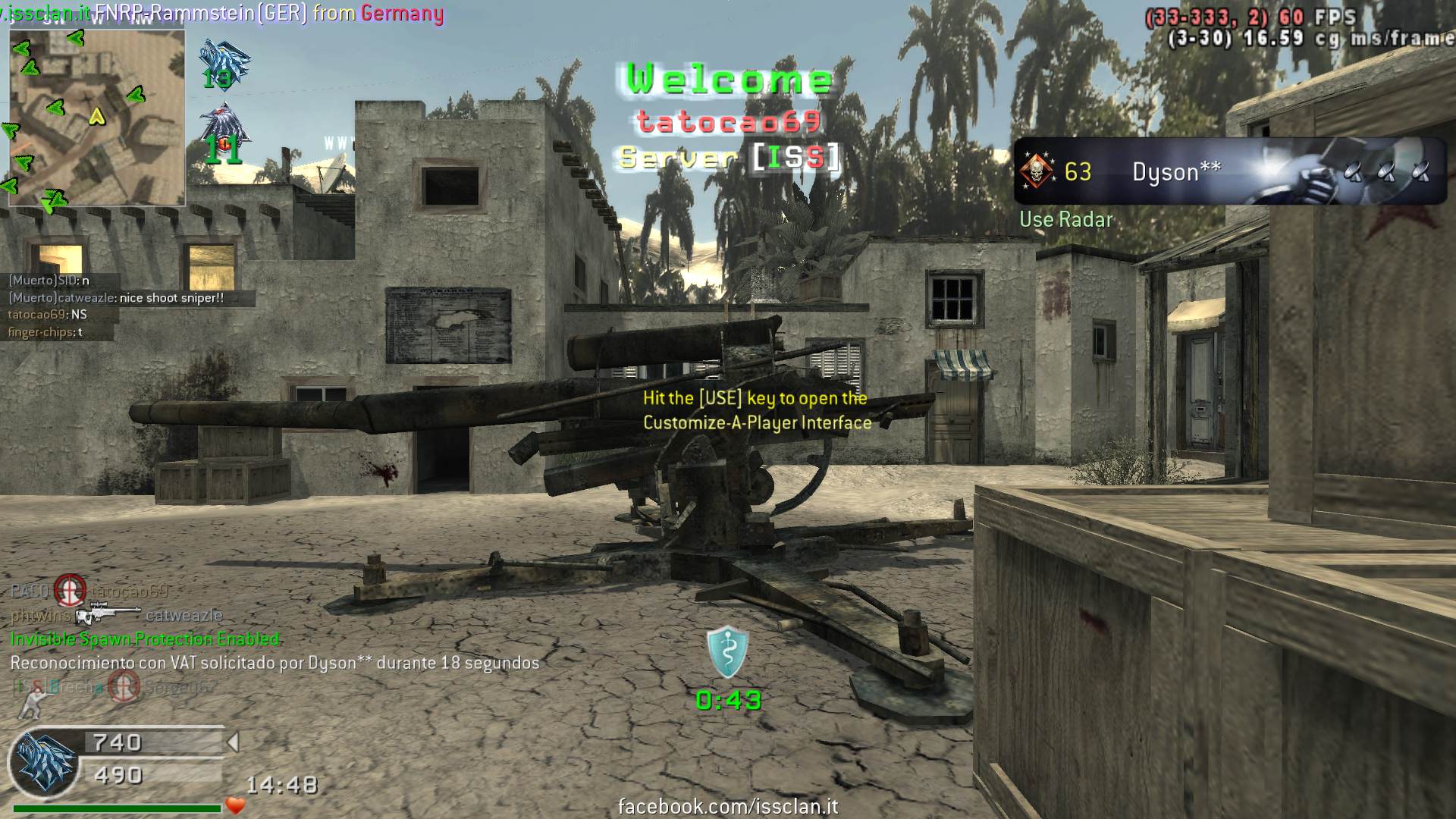Click the minimap radar
Image resolution: width=1456 pixels, height=819 pixels.
click(97, 118)
